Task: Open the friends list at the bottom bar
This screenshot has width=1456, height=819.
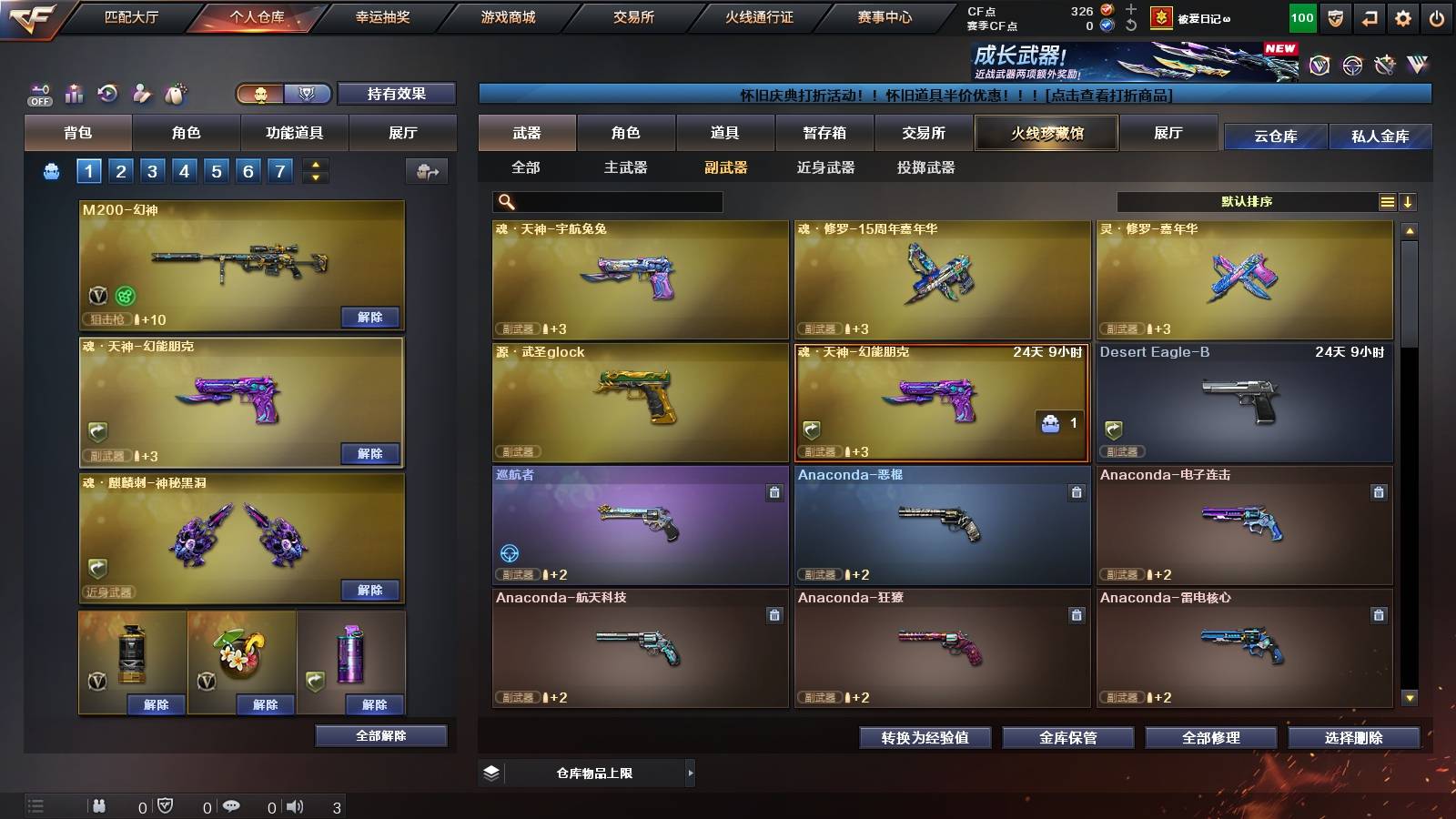Action: point(97,805)
